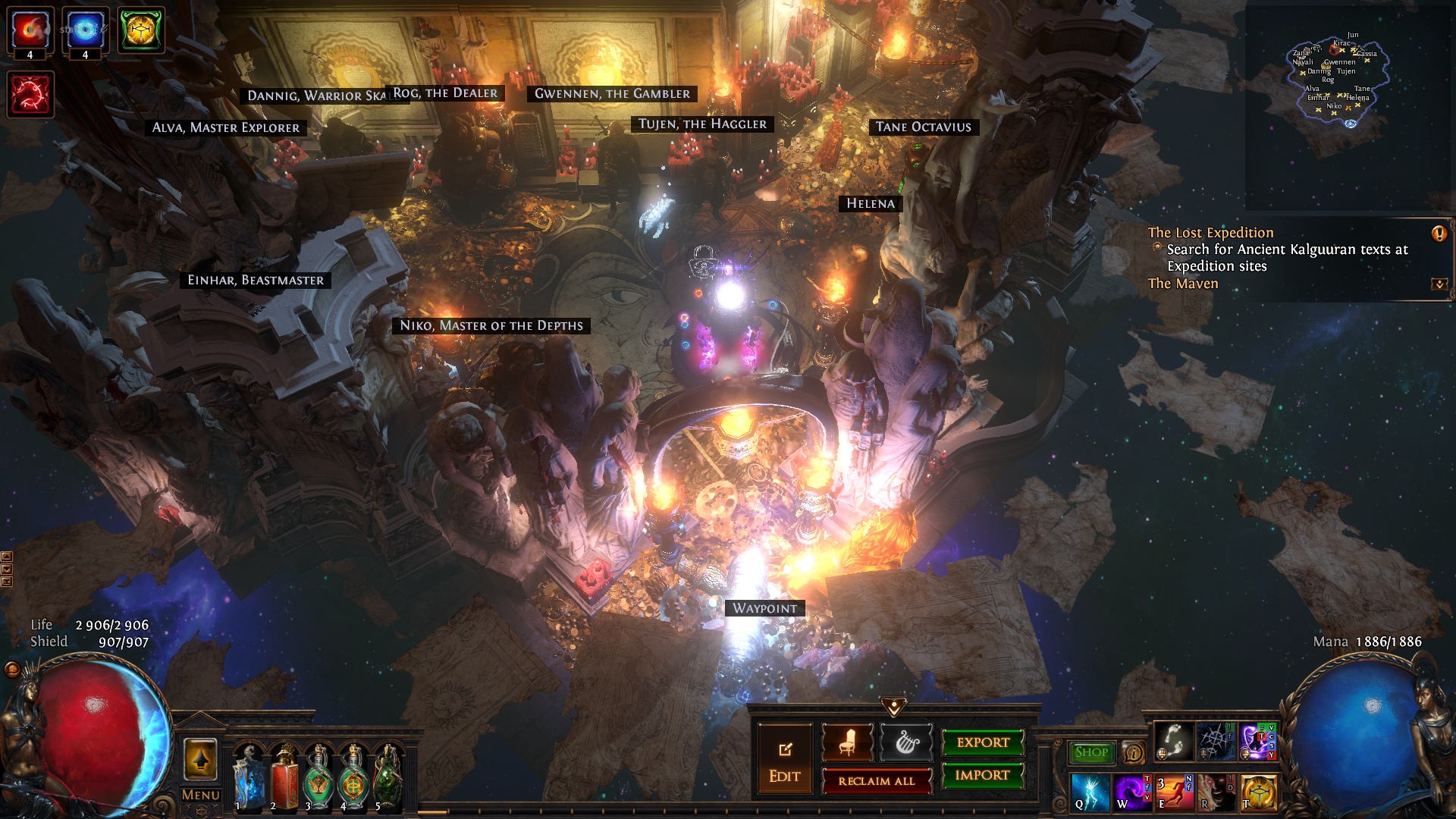
Task: Activate the E running figure skill
Action: coord(1174,792)
